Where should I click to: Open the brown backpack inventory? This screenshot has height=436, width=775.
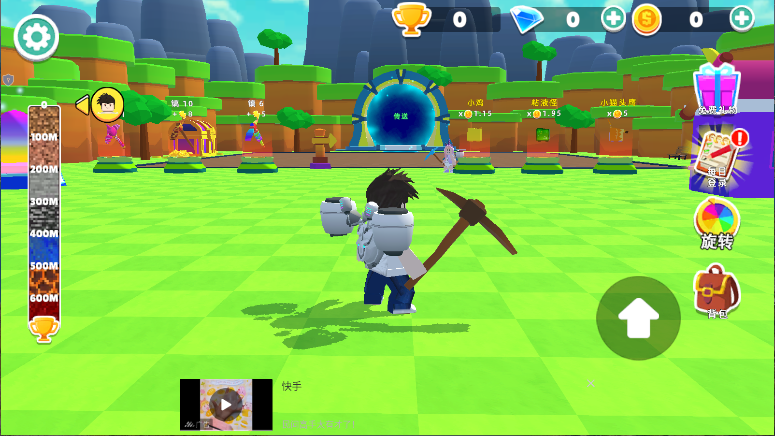tap(716, 291)
